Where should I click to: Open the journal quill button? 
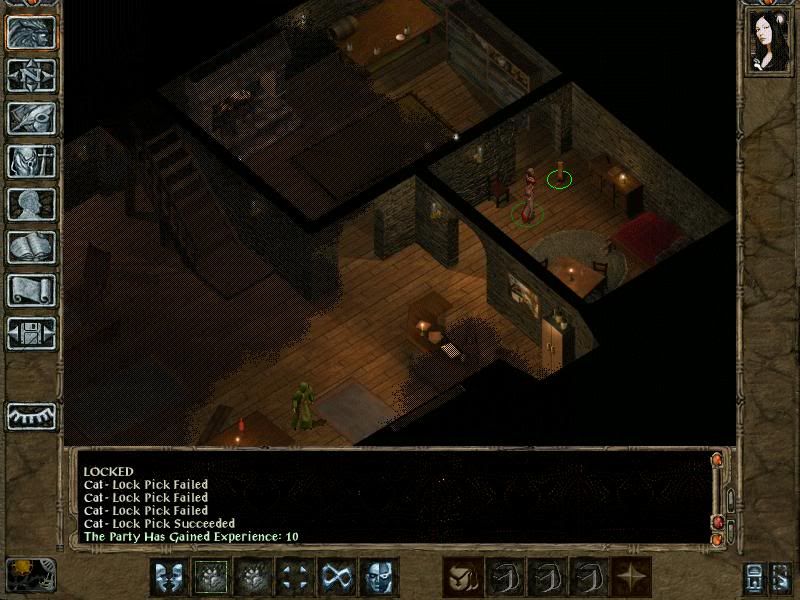pos(31,118)
